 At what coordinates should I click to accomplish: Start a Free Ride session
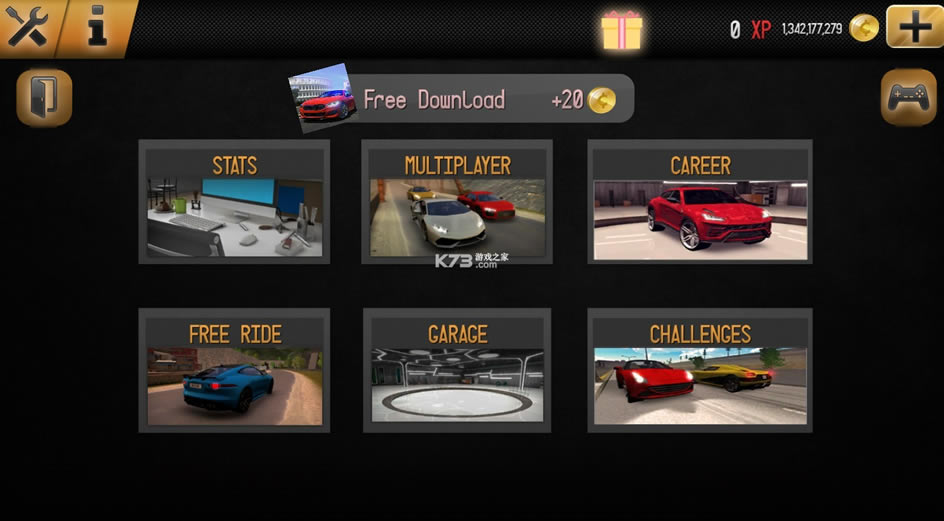[x=234, y=371]
